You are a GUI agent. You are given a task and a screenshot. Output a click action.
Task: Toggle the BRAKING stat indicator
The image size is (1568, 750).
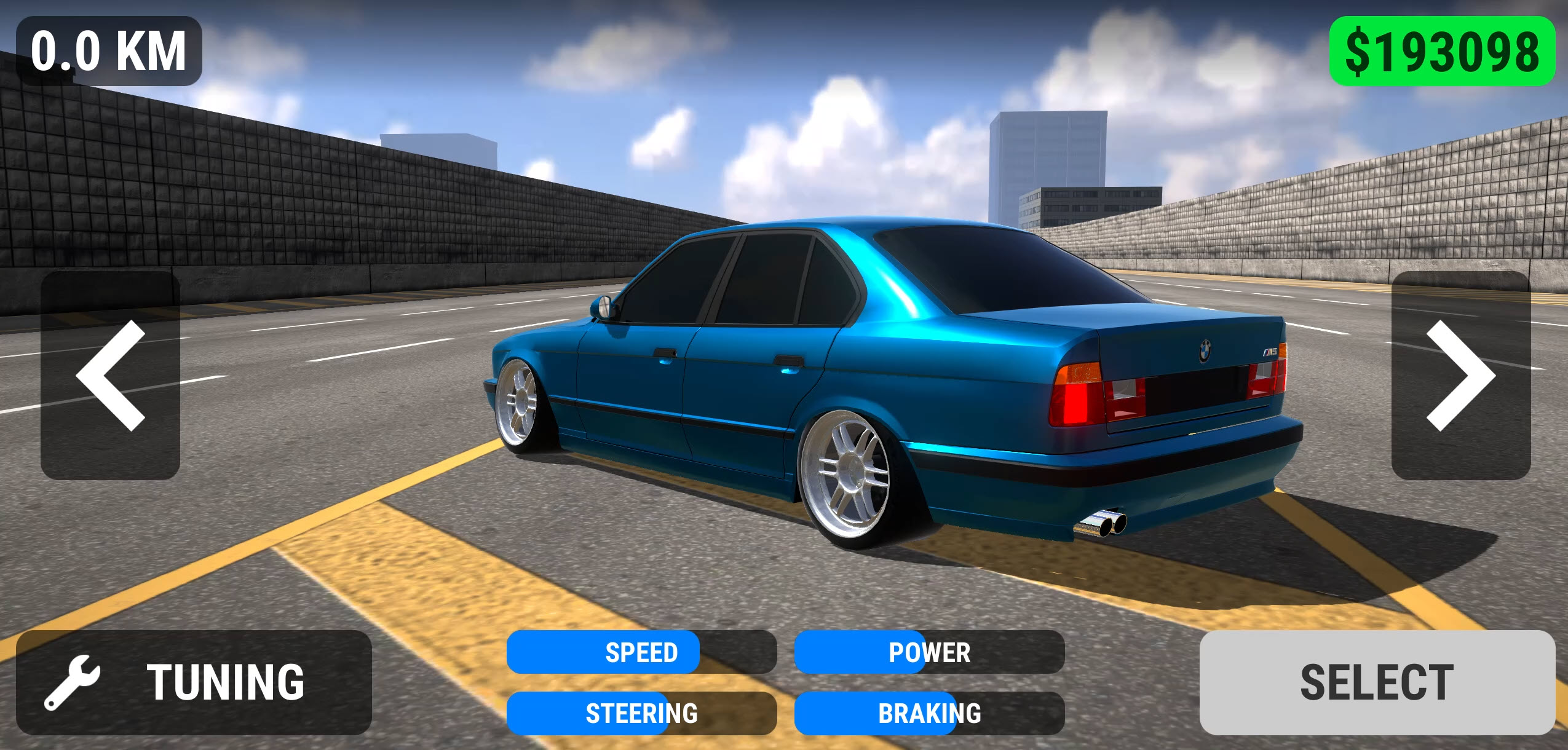(x=930, y=714)
